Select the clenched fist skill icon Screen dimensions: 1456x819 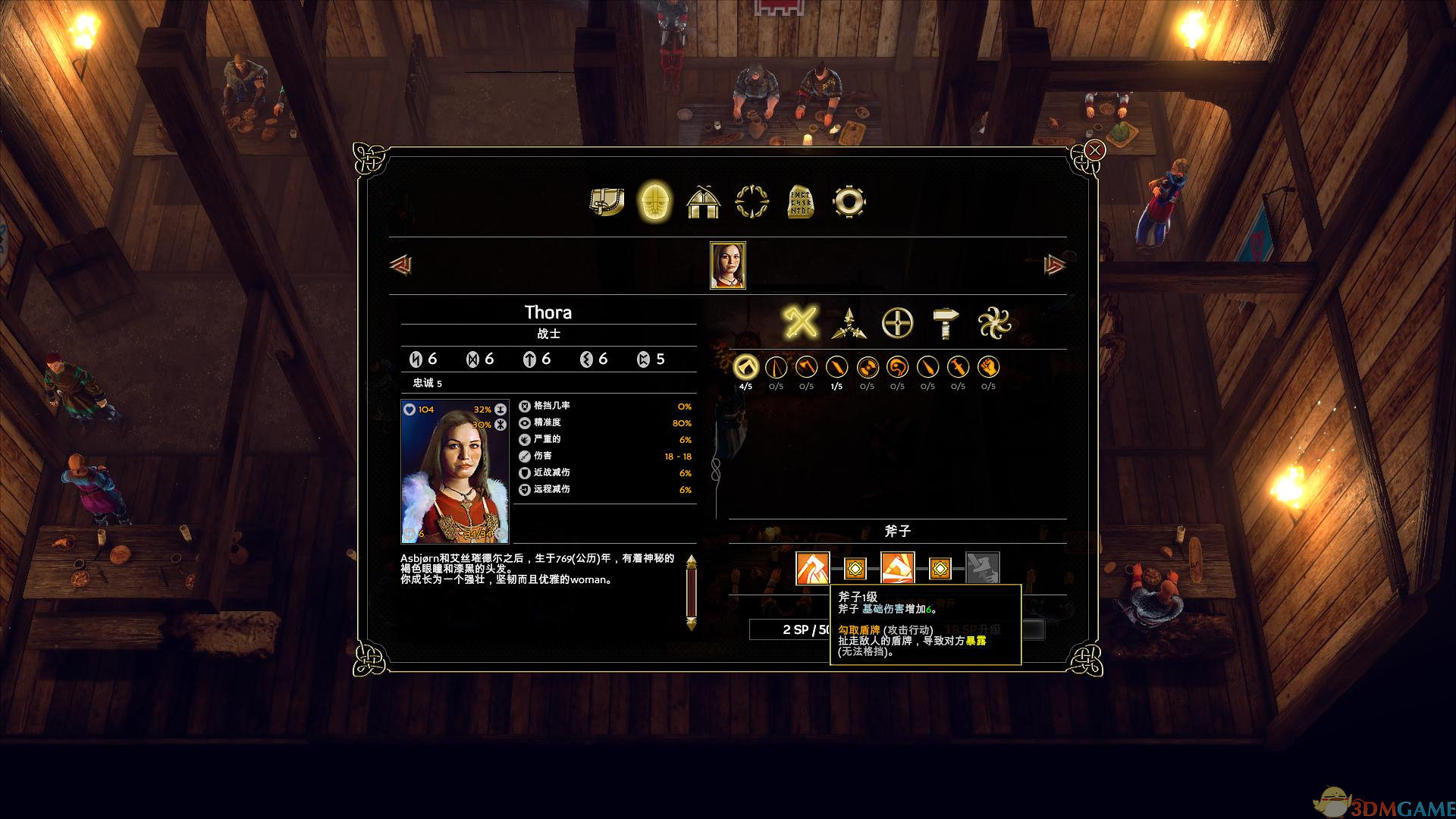[988, 368]
